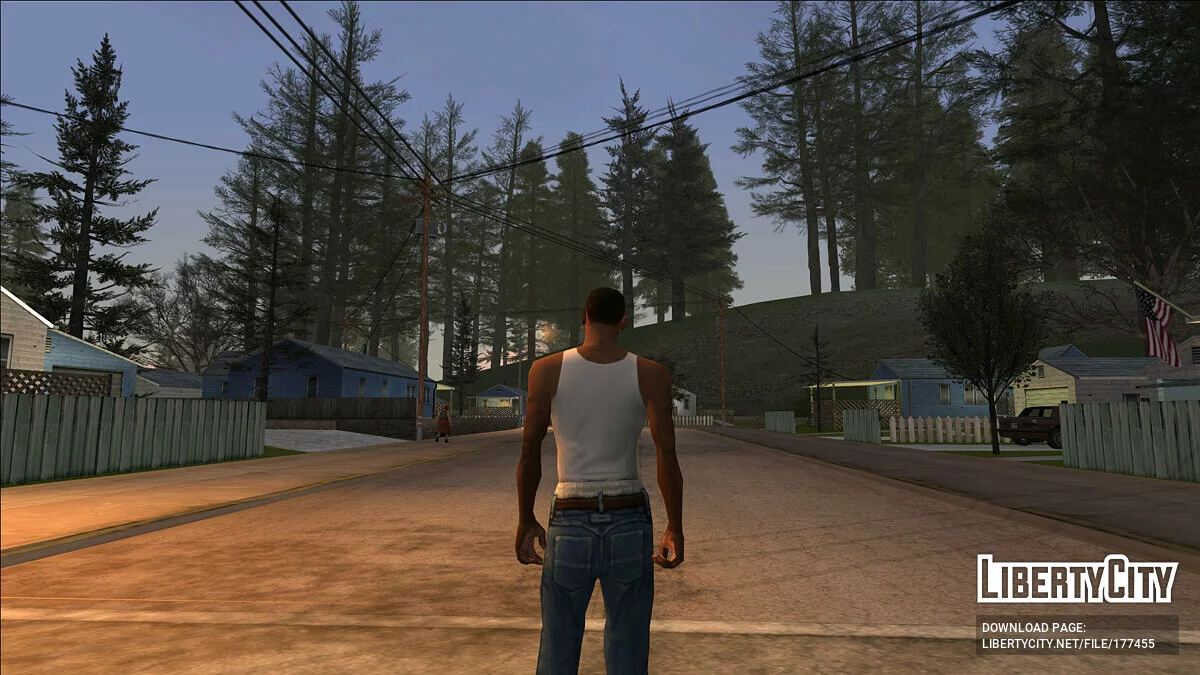
Task: Click the LibertyCity watermark logo
Action: (1077, 580)
